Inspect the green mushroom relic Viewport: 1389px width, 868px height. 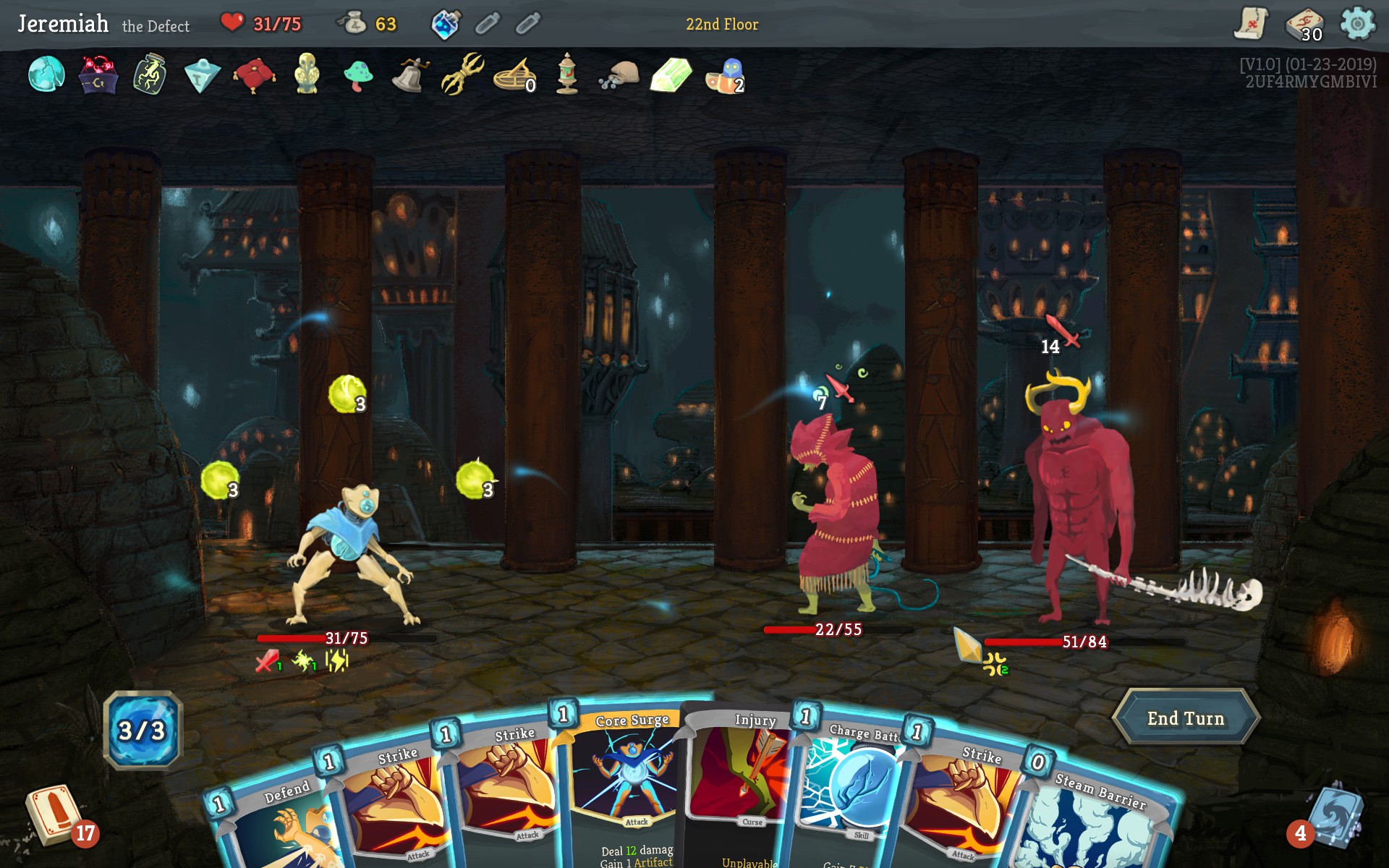pos(358,75)
